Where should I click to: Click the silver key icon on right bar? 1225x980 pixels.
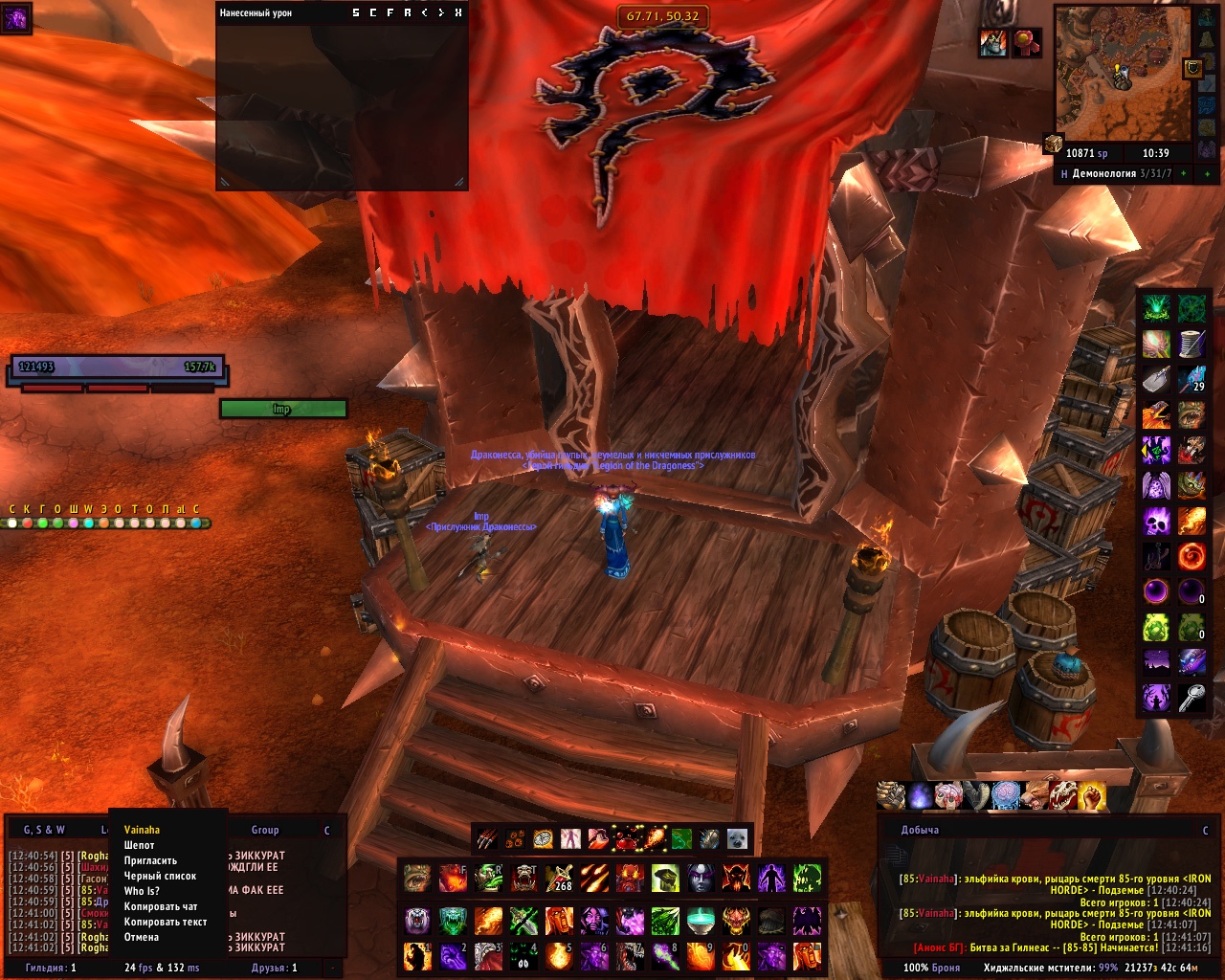pos(1192,698)
